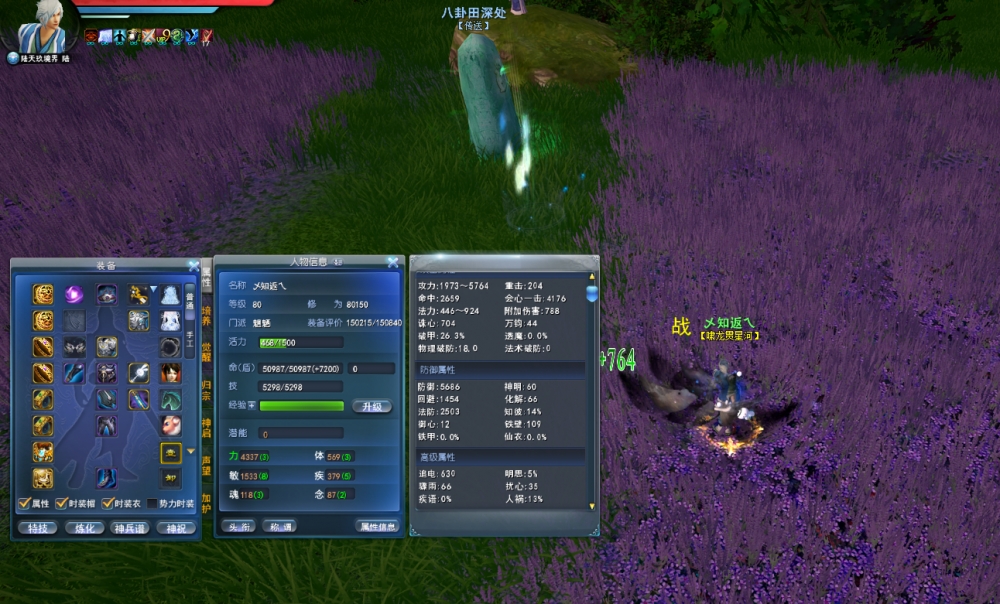Close the 装备 equipment window
Viewport: 1000px width, 604px height.
pyautogui.click(x=193, y=266)
